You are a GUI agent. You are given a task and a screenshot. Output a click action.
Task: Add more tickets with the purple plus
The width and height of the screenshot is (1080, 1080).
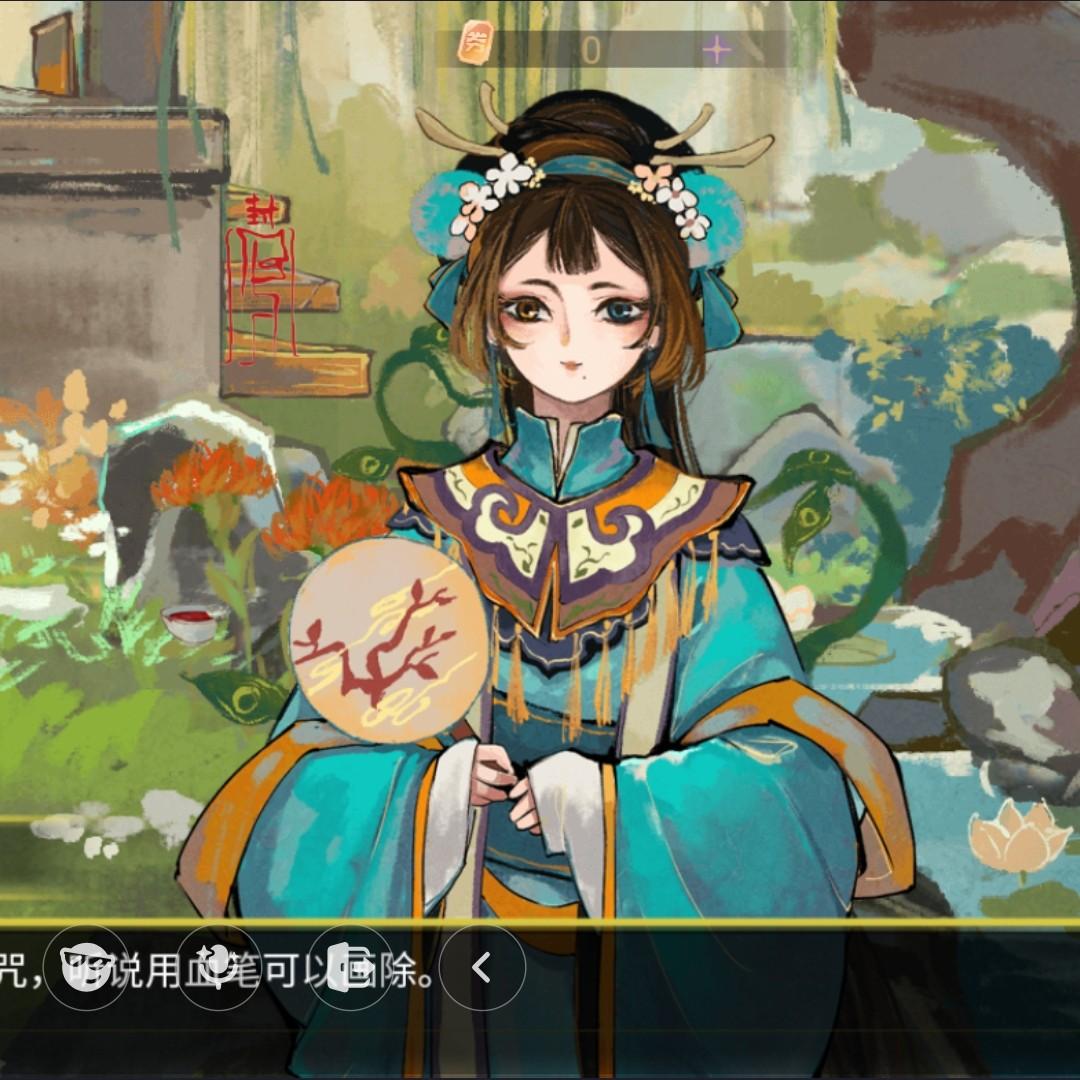point(716,49)
